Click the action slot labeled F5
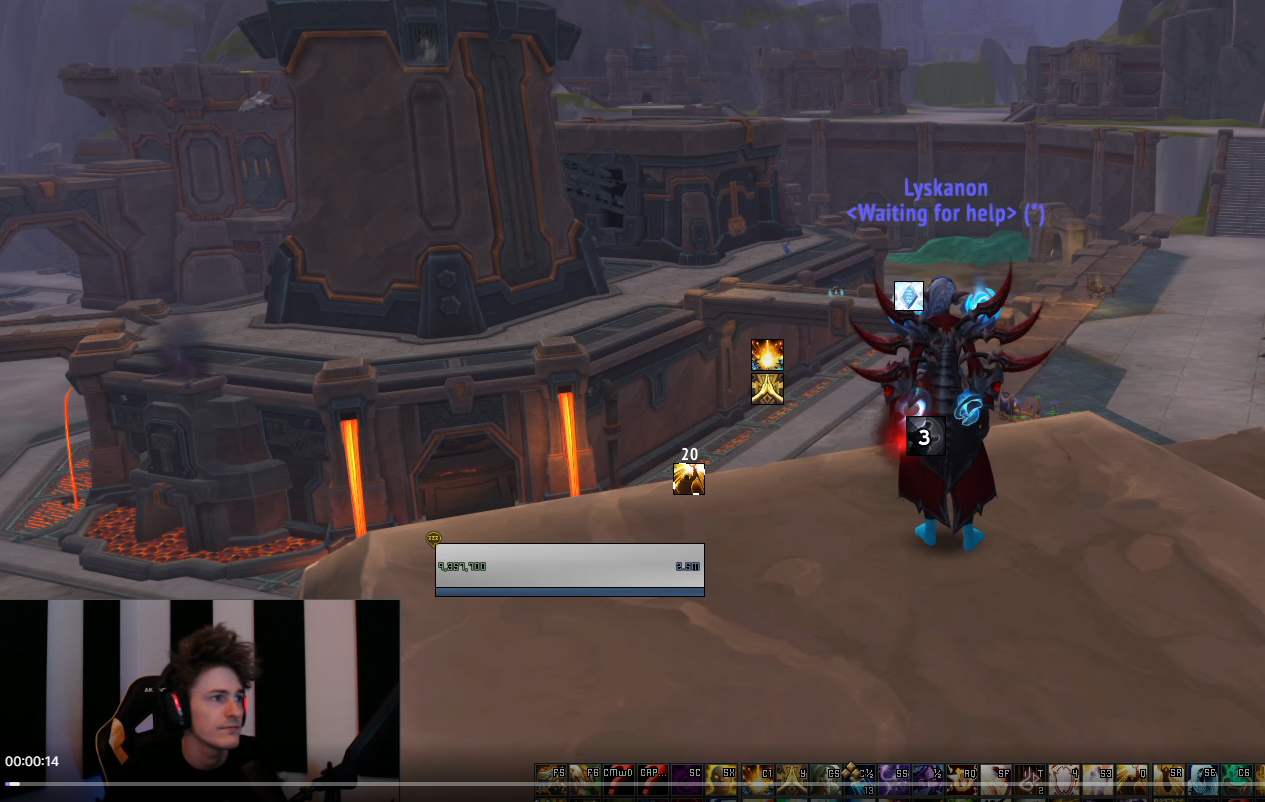 pyautogui.click(x=551, y=779)
